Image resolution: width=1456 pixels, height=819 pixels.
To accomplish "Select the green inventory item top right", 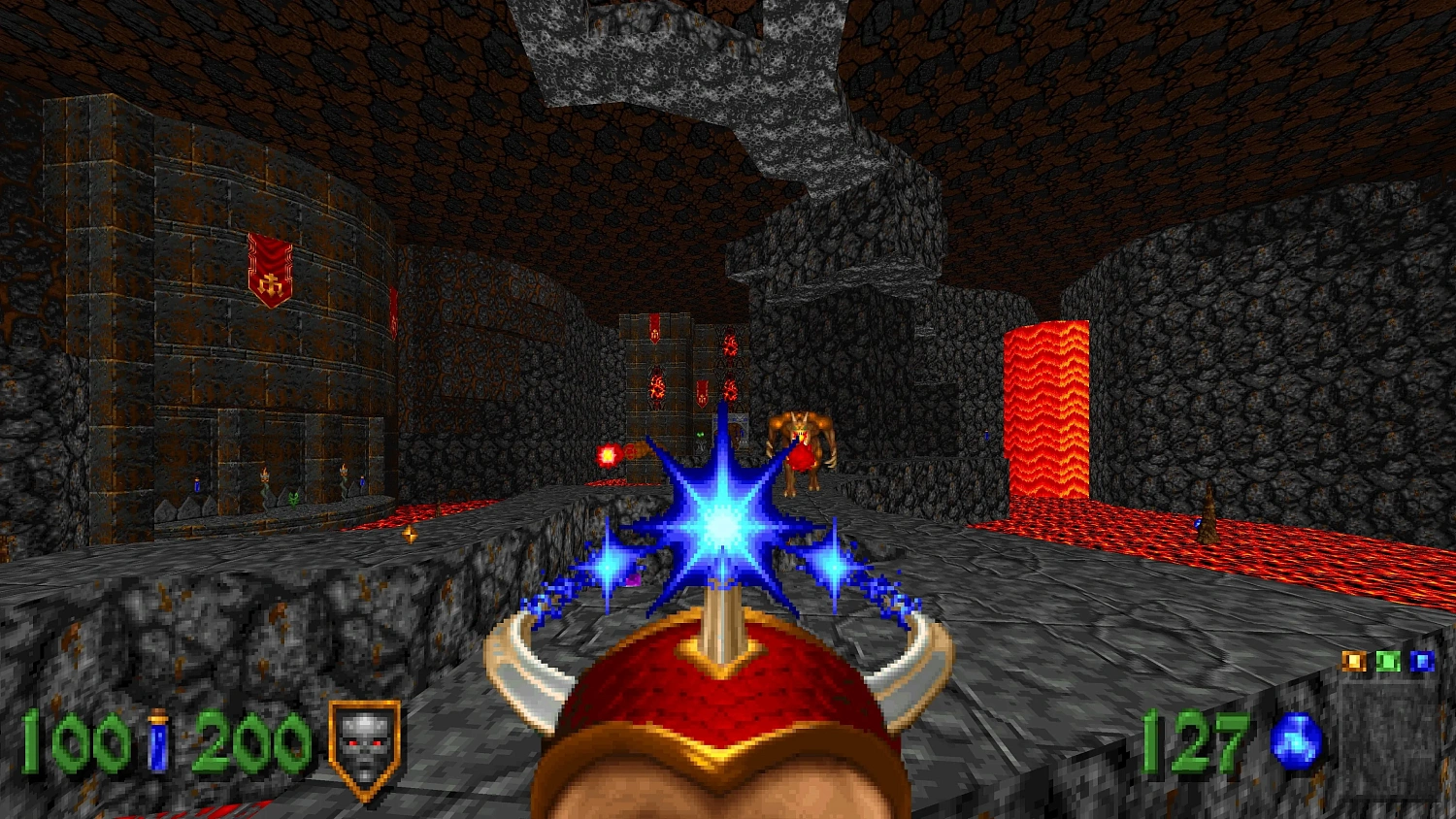I will point(1388,661).
